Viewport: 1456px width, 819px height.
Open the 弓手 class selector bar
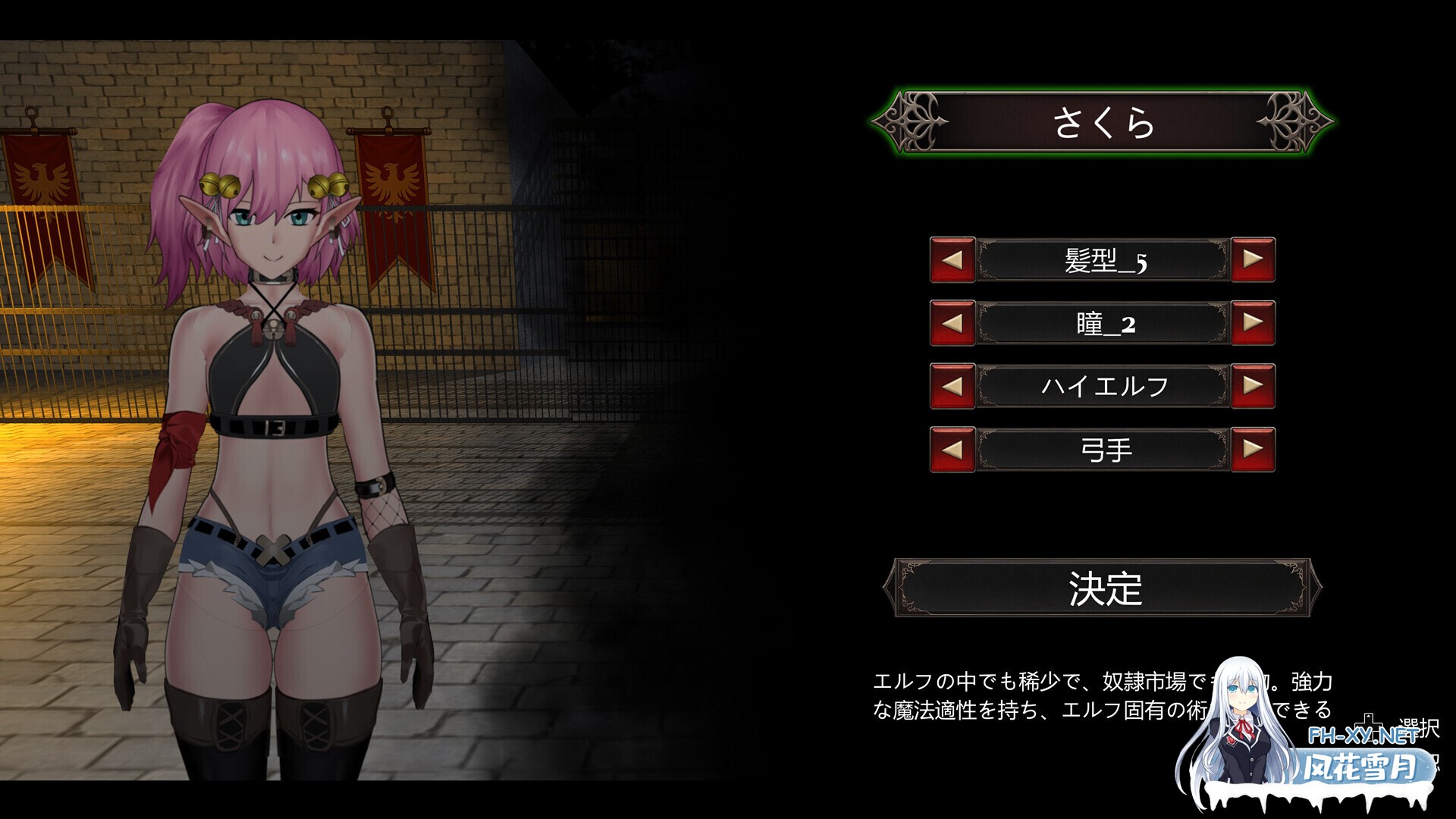pyautogui.click(x=1102, y=448)
